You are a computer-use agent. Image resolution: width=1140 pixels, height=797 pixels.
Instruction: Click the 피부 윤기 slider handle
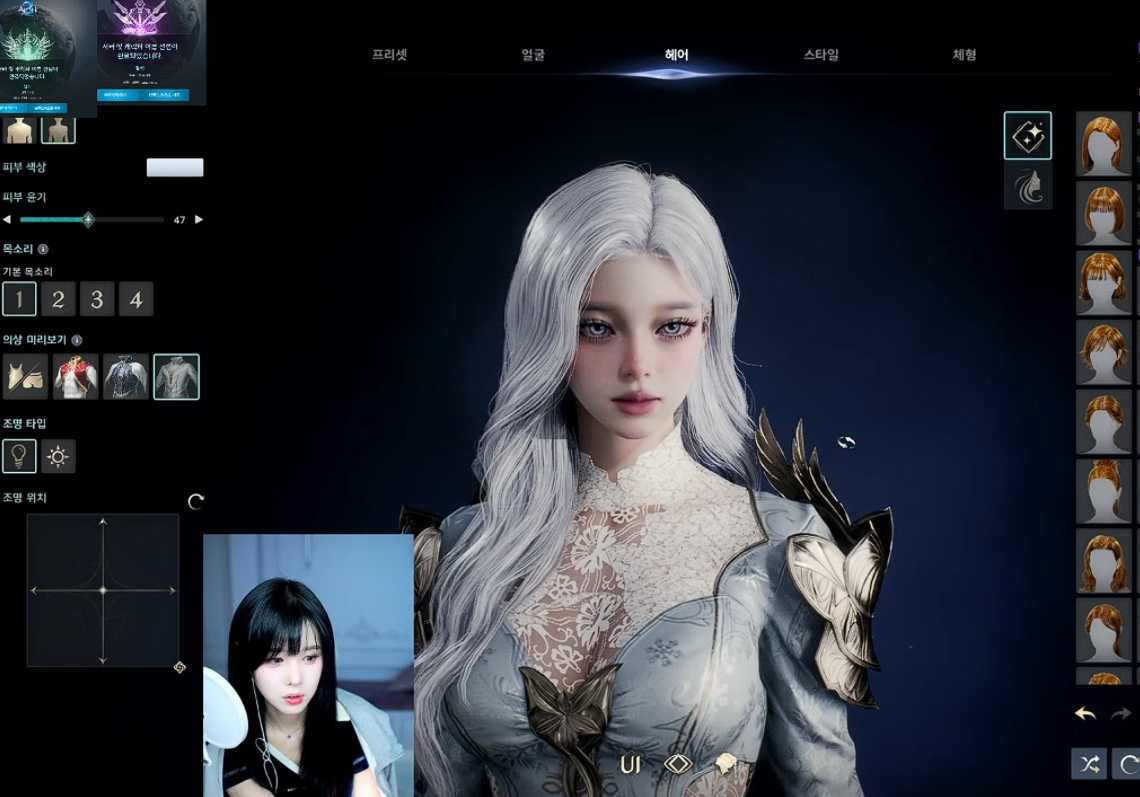point(88,220)
